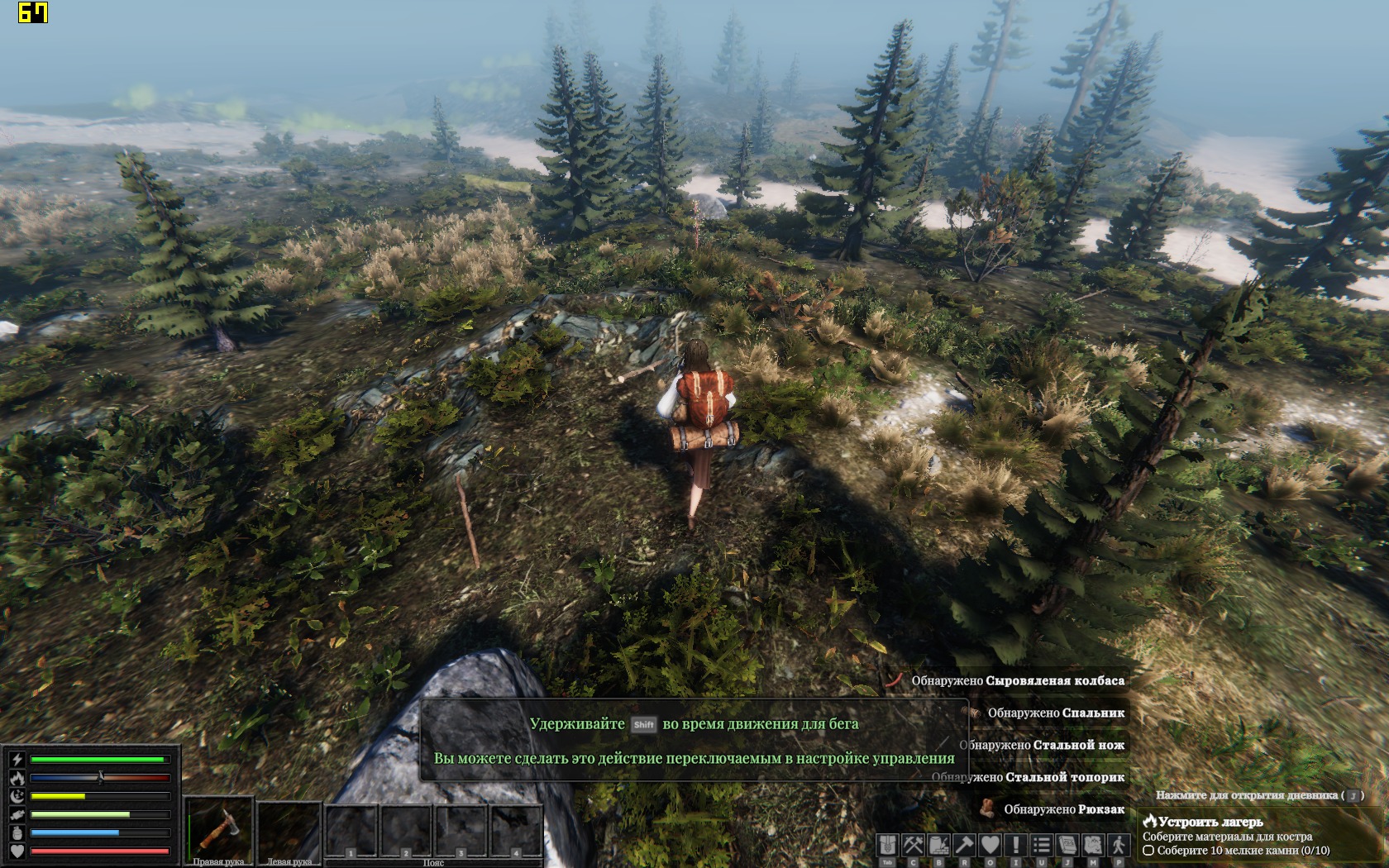
Task: Open the journal book icon
Action: pyautogui.click(x=1067, y=845)
